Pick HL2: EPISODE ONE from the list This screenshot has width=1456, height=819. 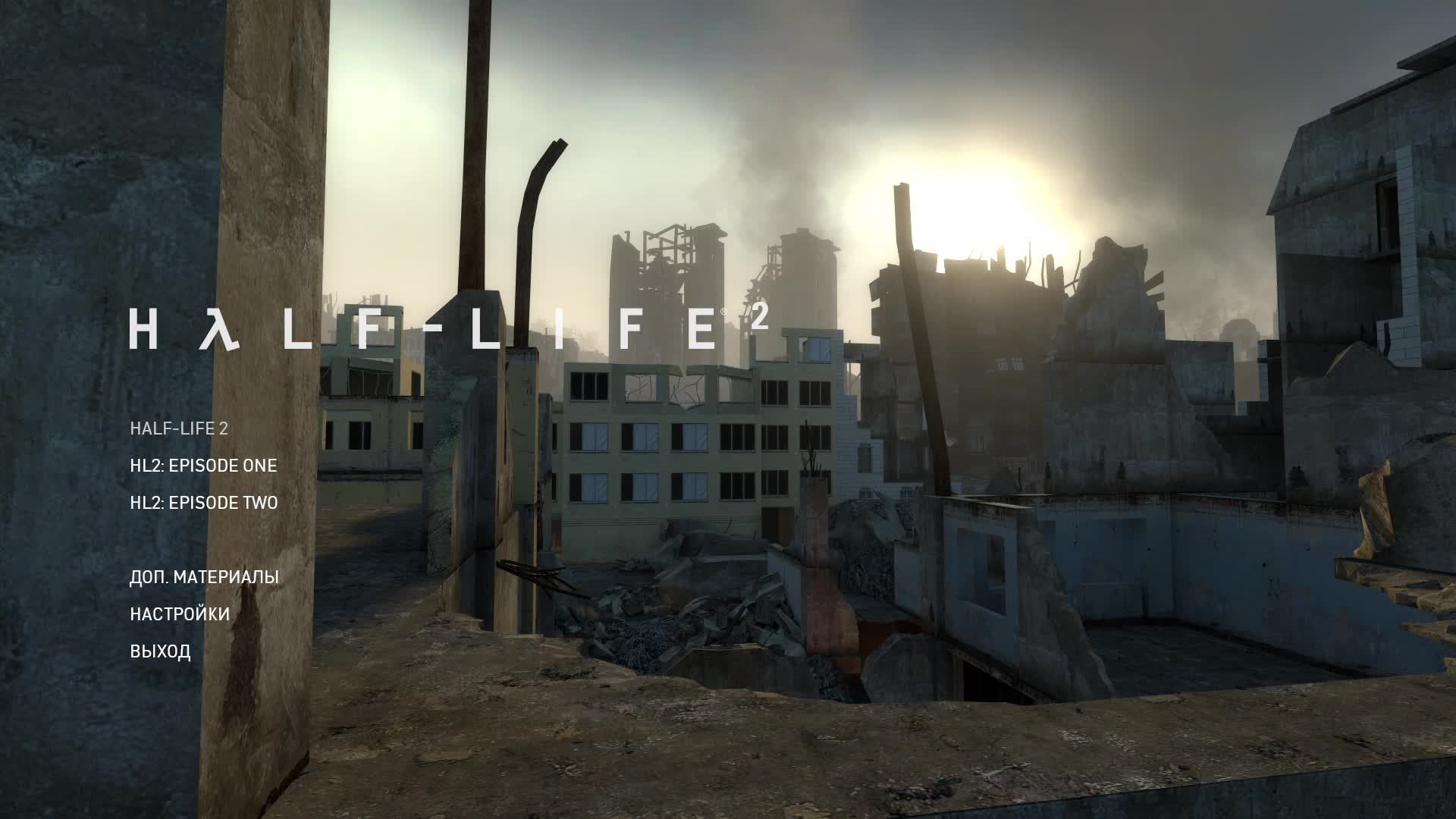[x=203, y=466]
